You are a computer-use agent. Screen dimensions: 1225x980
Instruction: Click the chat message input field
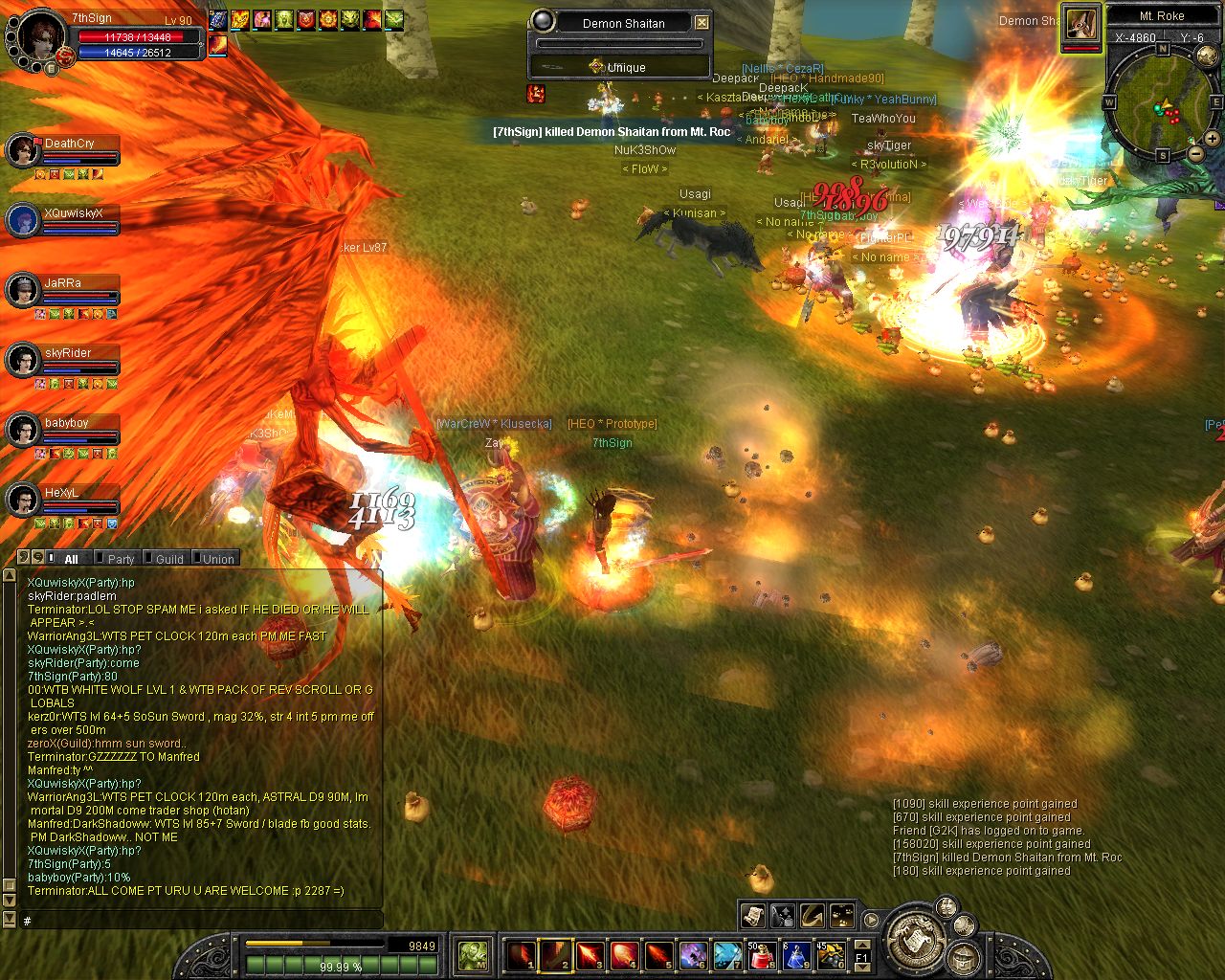201,921
